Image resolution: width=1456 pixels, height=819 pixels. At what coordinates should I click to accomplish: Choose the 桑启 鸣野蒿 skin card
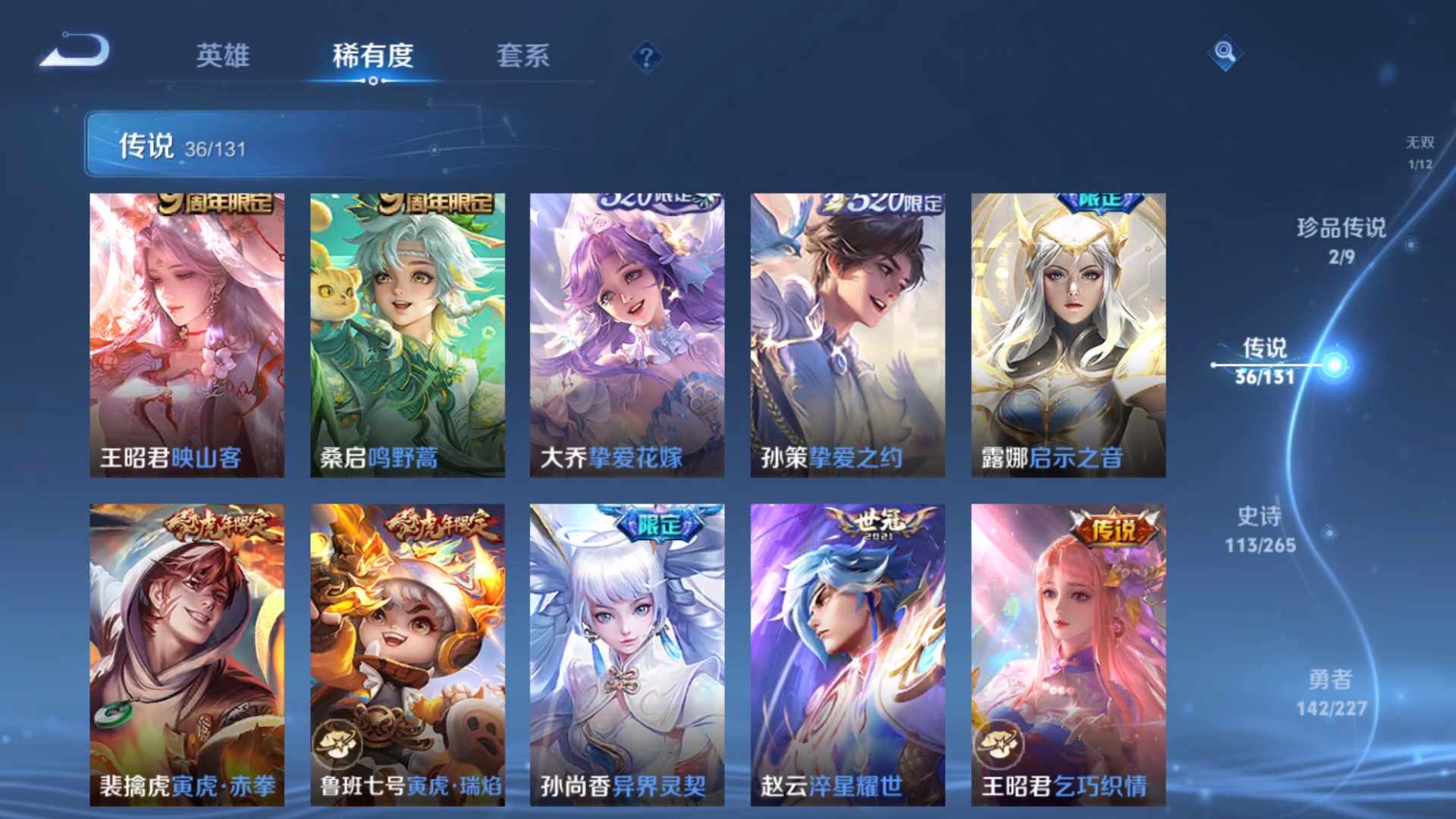pyautogui.click(x=407, y=335)
